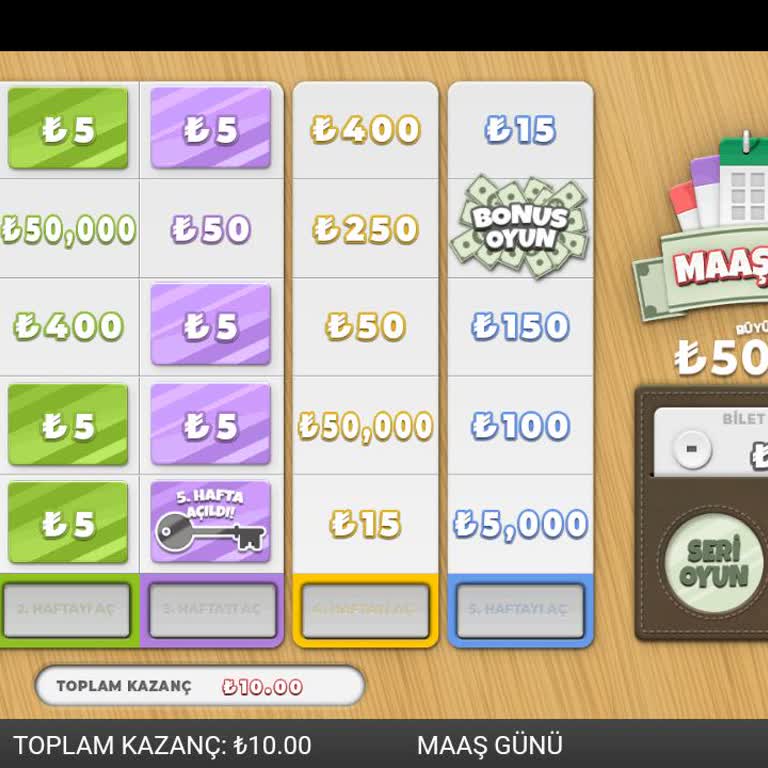Choose the green ₺50,000 tile
Image resolution: width=768 pixels, height=768 pixels.
click(68, 229)
